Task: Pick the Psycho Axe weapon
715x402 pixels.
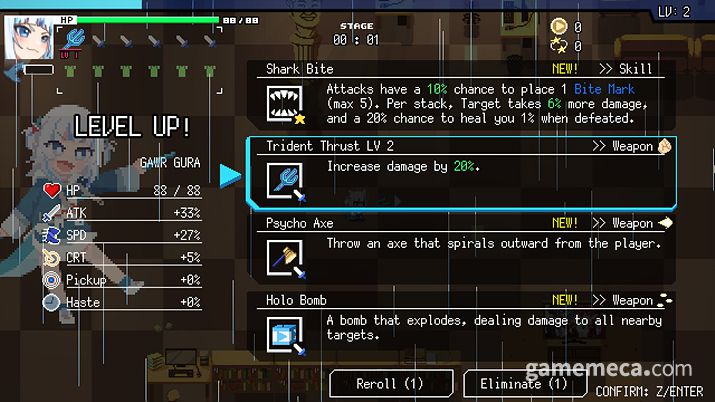Action: 462,250
